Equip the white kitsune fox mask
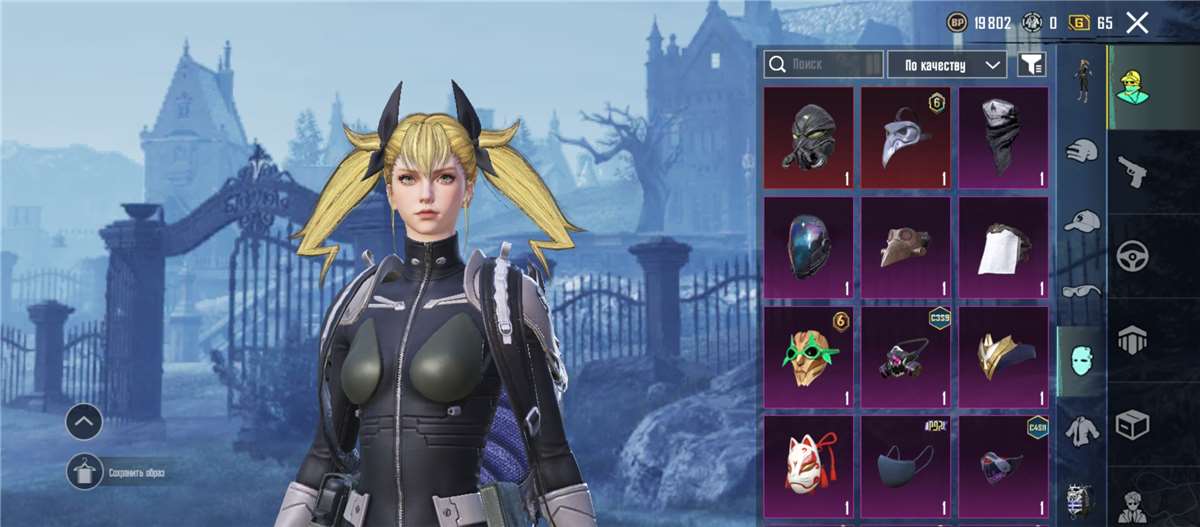Viewport: 1200px width, 527px height. 808,465
